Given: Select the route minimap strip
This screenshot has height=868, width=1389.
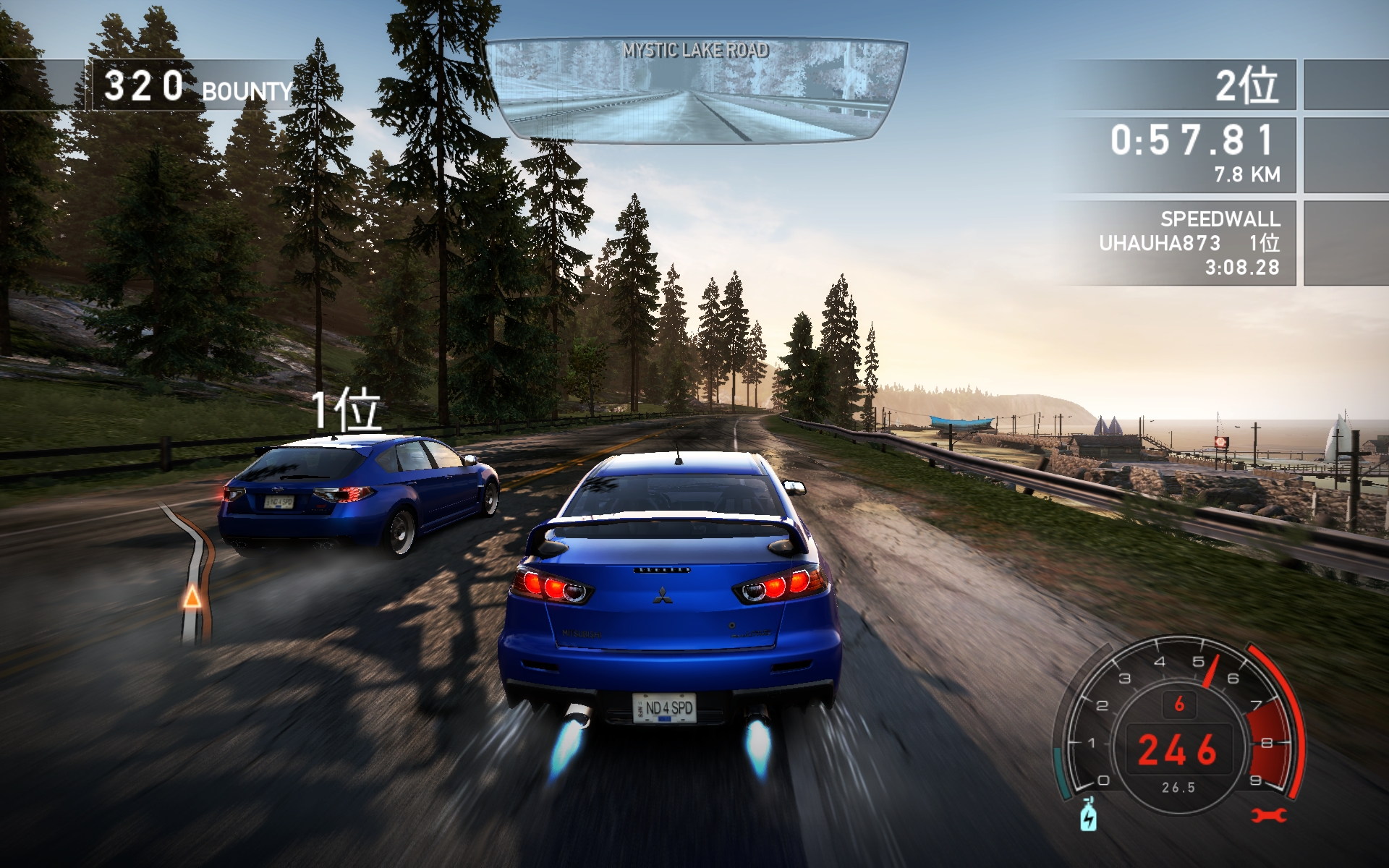Looking at the screenshot, I should pos(192,571).
